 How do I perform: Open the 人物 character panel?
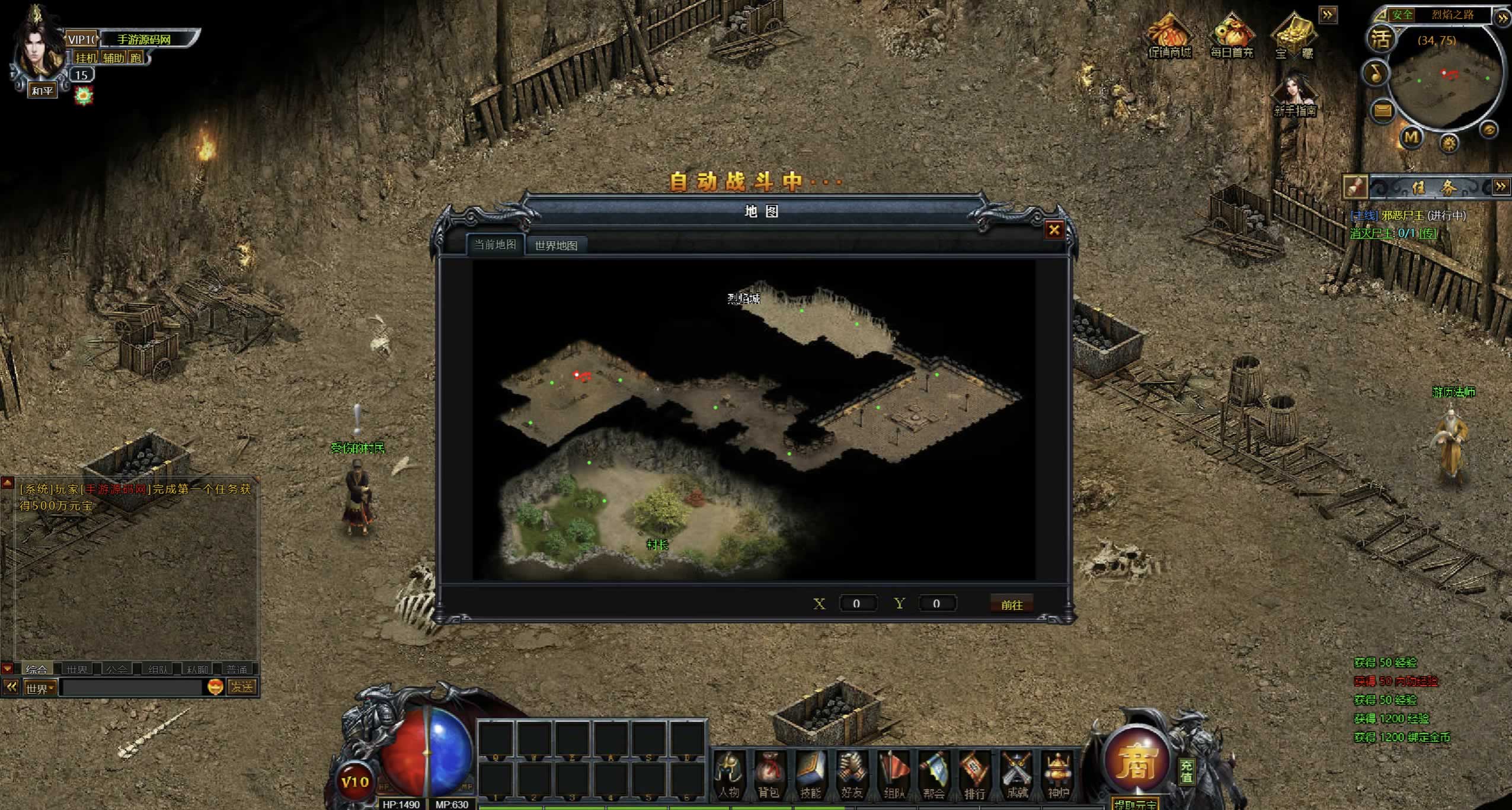[x=728, y=774]
